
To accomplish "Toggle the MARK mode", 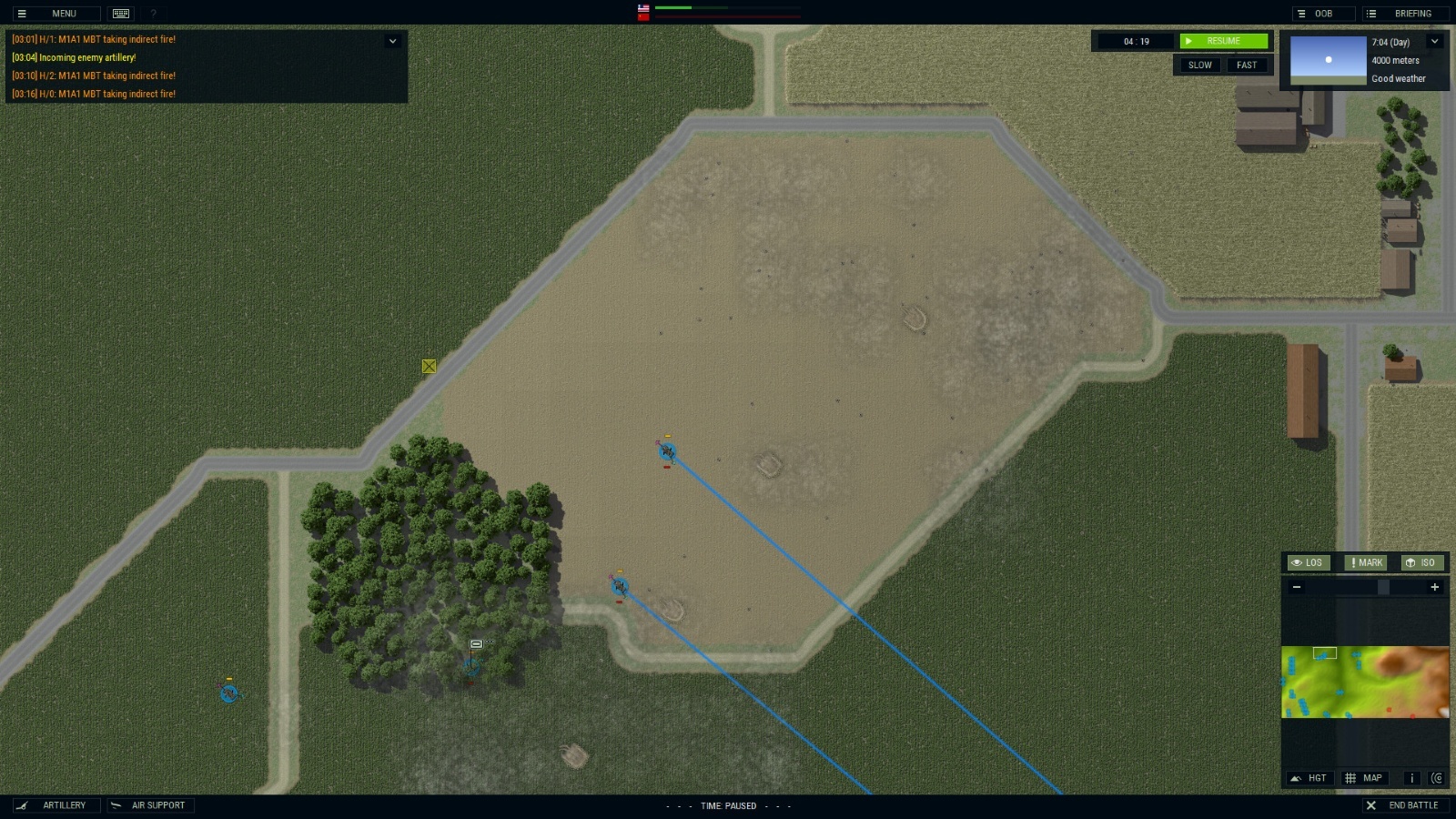I will tap(1365, 562).
